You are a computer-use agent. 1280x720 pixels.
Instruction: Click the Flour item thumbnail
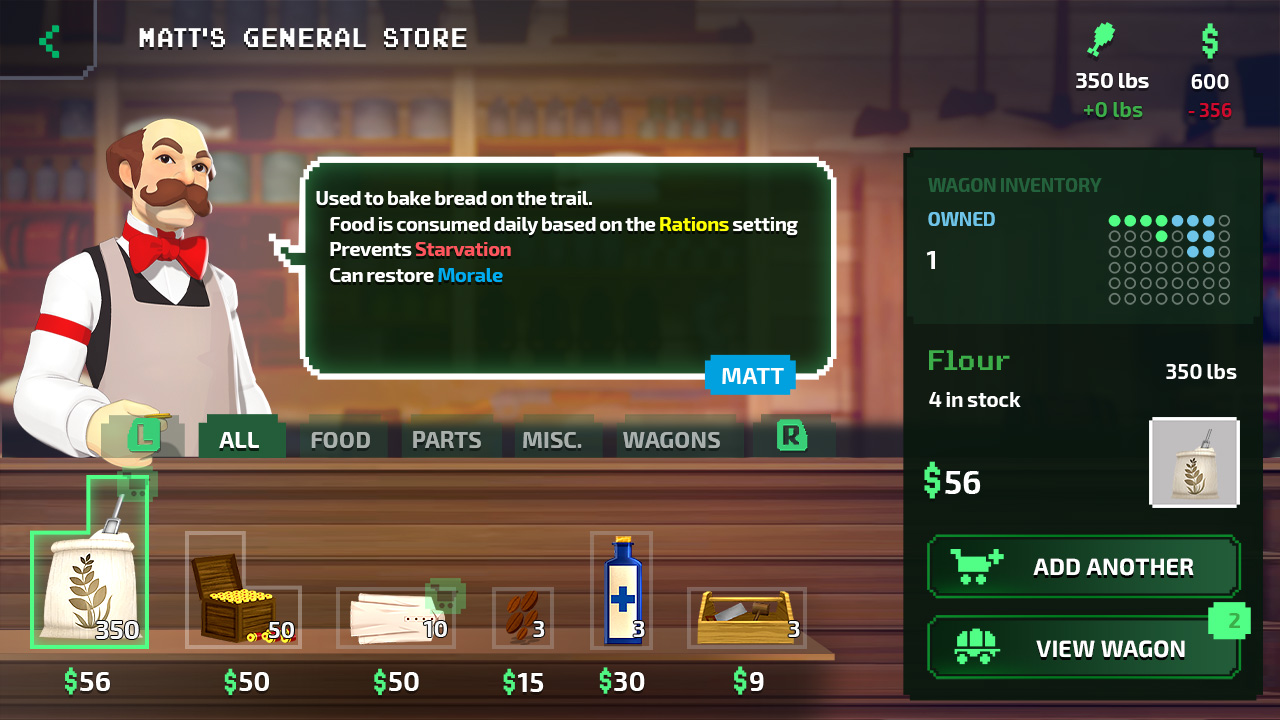(x=1194, y=464)
